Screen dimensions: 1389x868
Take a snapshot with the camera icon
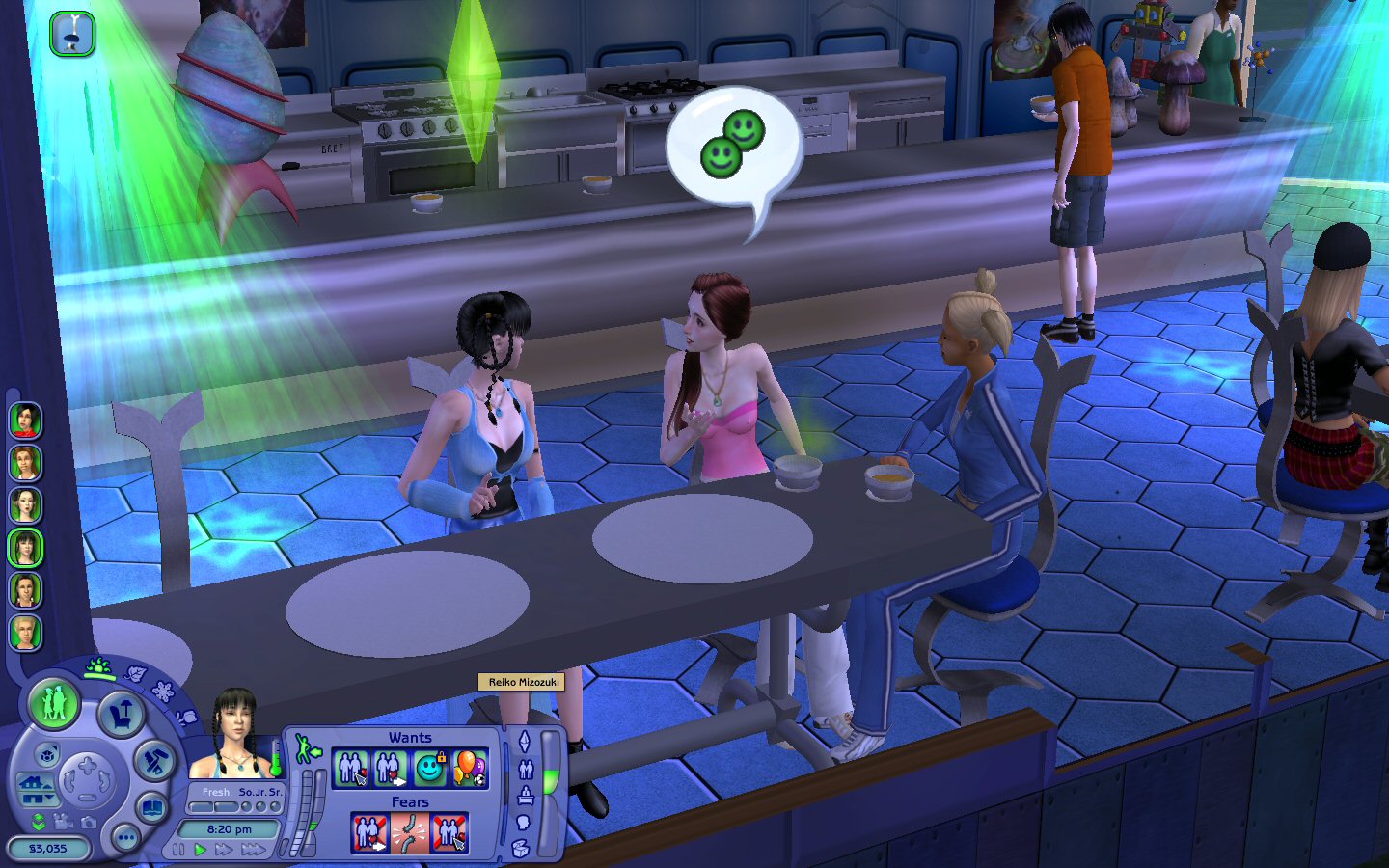(x=89, y=822)
